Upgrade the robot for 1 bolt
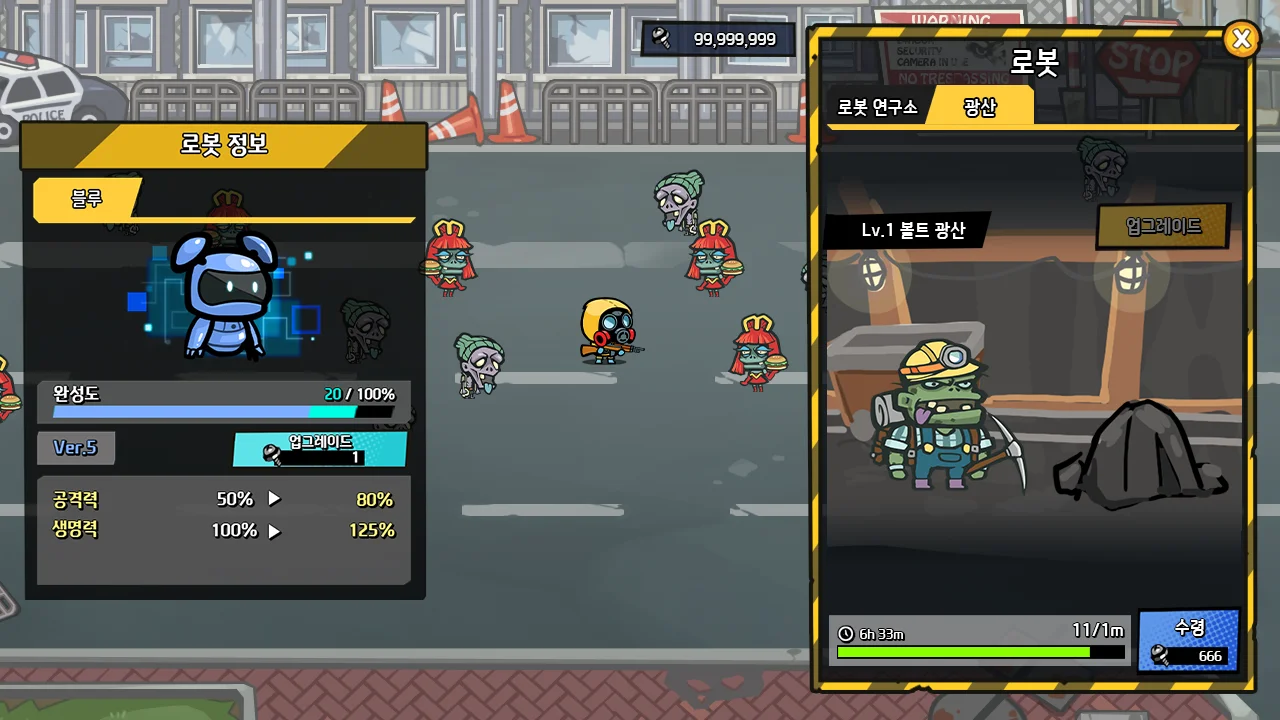This screenshot has width=1280, height=720. (x=320, y=449)
